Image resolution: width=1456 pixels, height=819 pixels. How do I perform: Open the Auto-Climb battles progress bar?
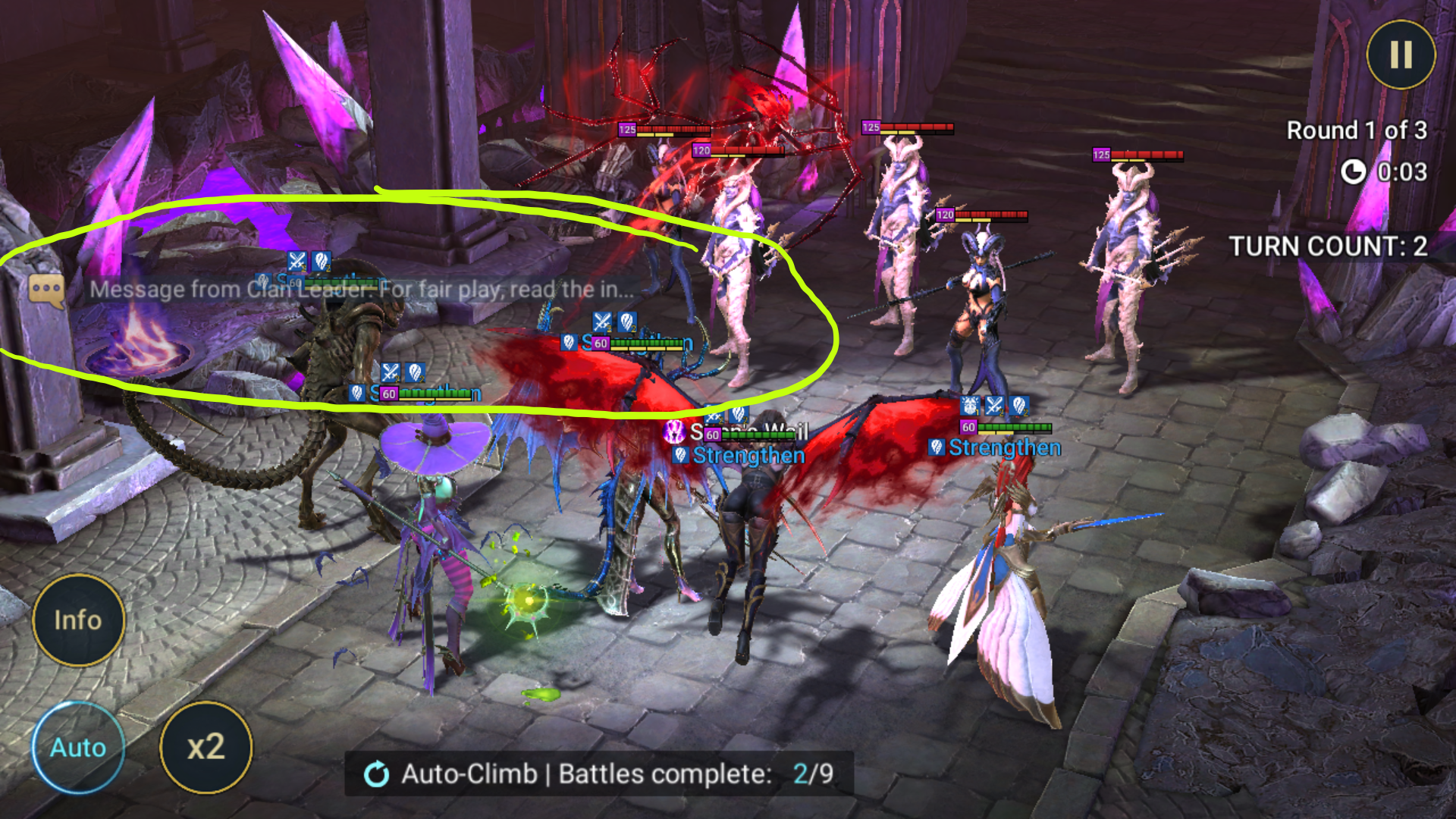[x=599, y=773]
